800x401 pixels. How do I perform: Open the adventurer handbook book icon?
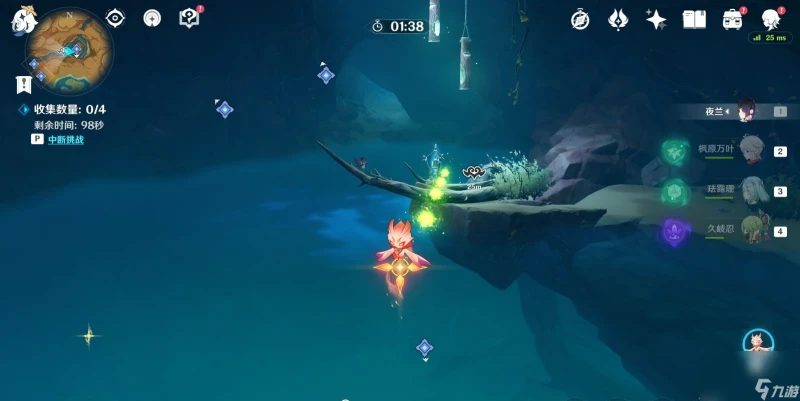694,19
